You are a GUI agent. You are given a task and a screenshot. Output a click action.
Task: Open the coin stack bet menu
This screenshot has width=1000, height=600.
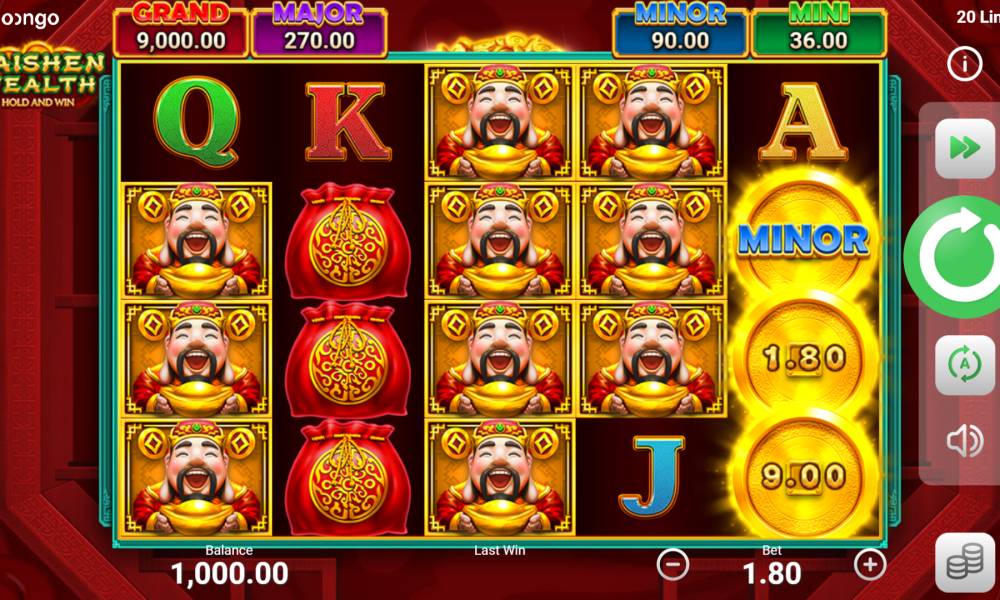click(964, 563)
